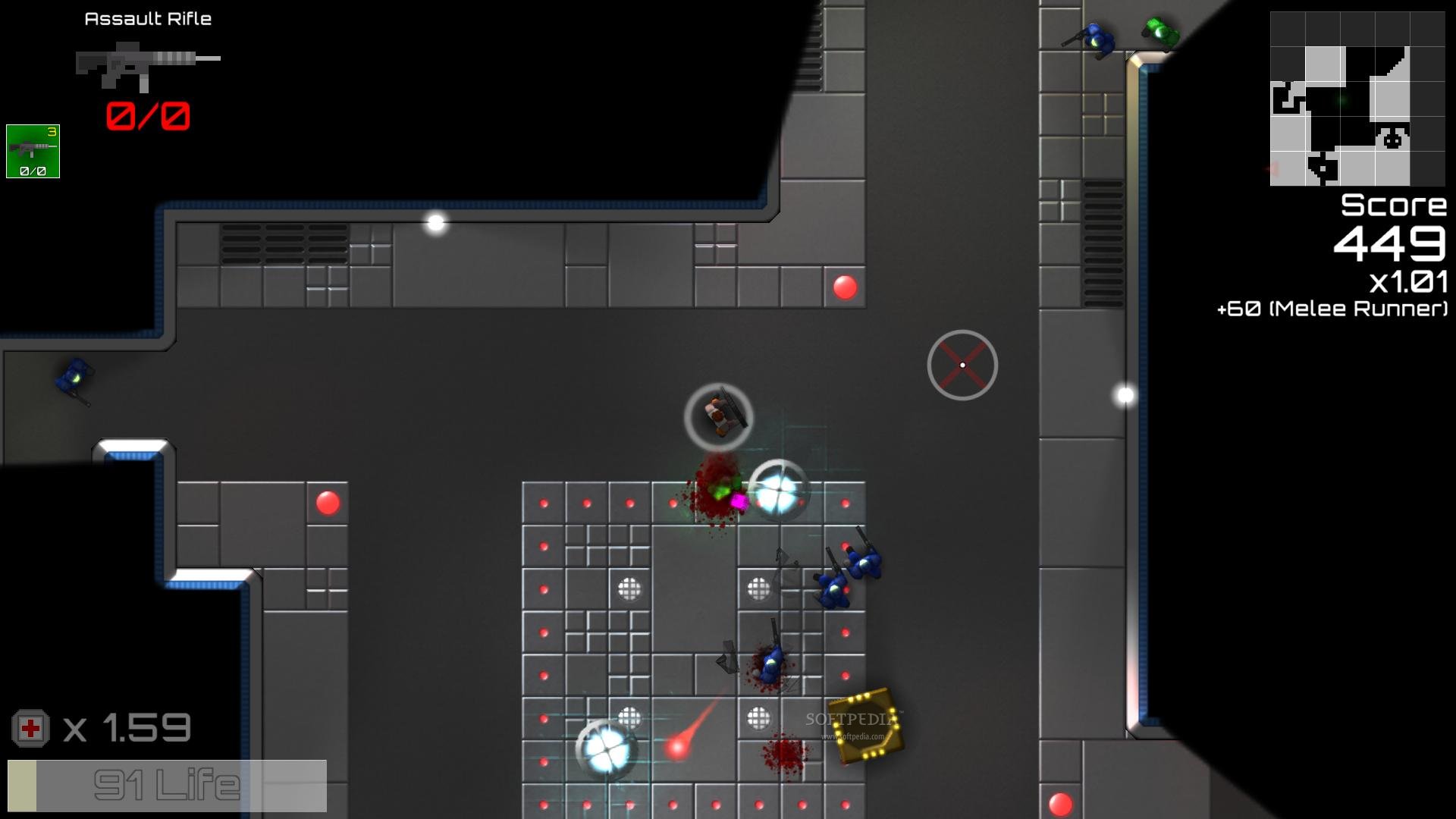This screenshot has width=1456, height=819.
Task: Click the minimap in the corner
Action: click(x=1357, y=99)
